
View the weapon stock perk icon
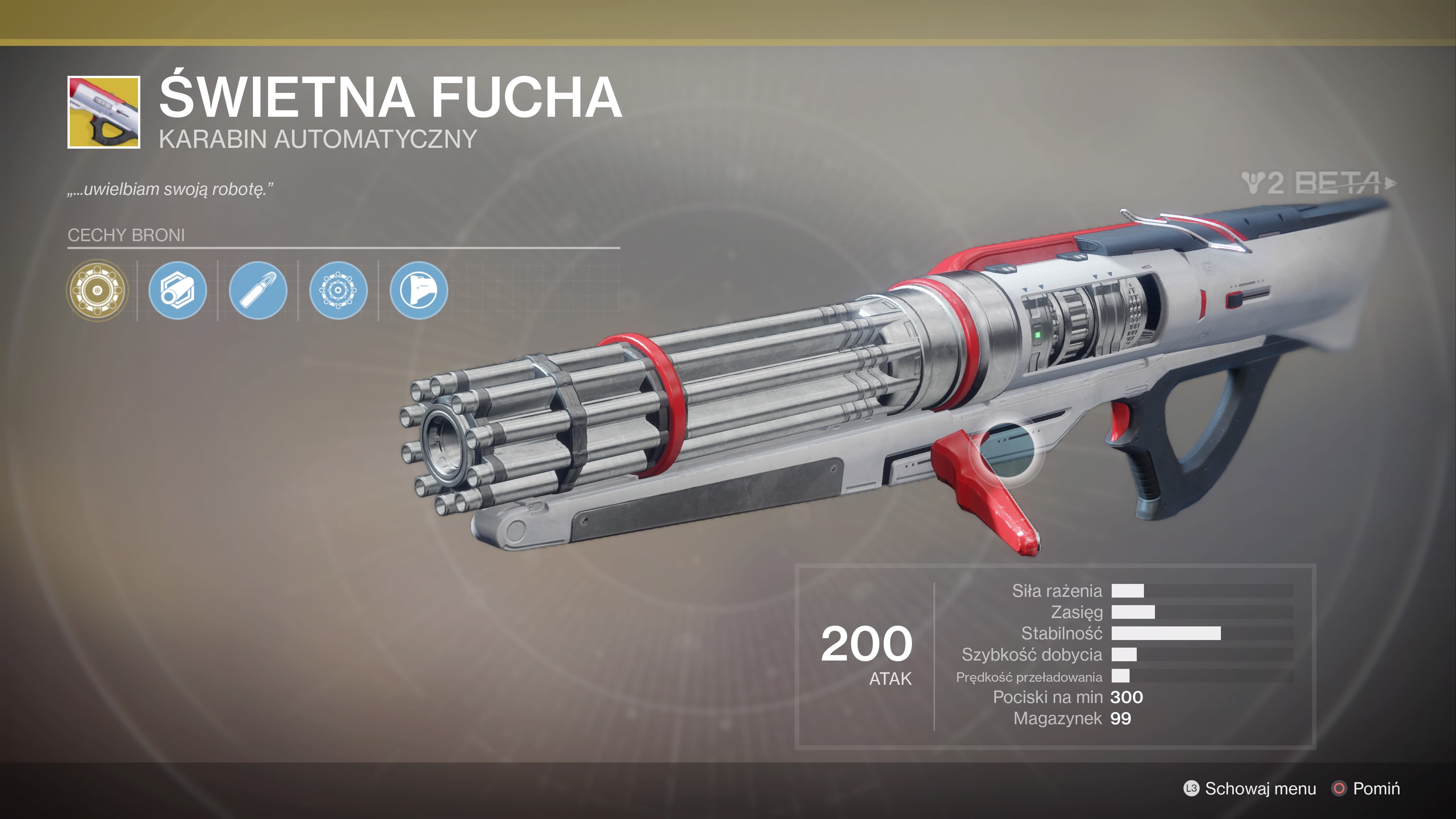pos(418,290)
